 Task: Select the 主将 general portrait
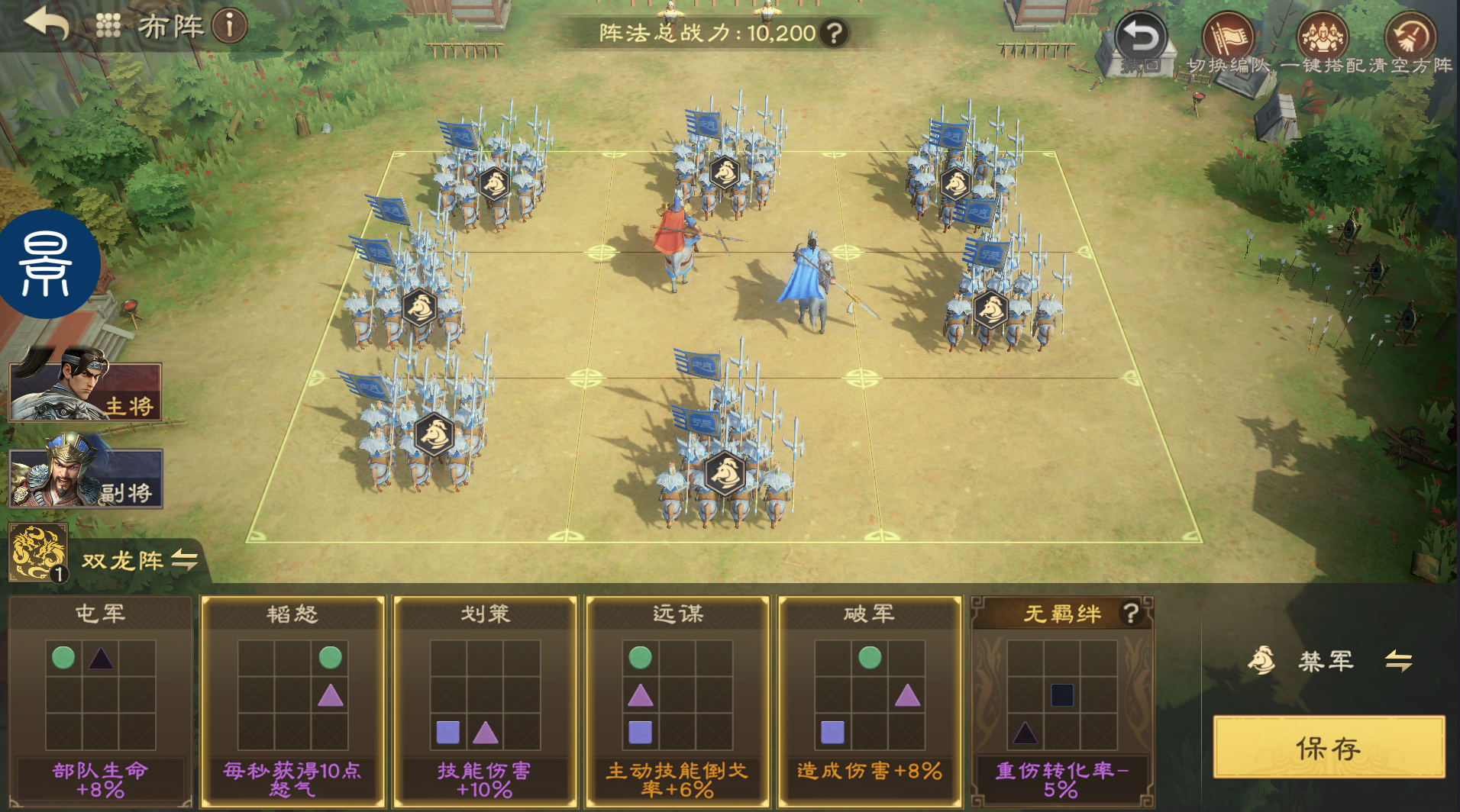click(86, 391)
